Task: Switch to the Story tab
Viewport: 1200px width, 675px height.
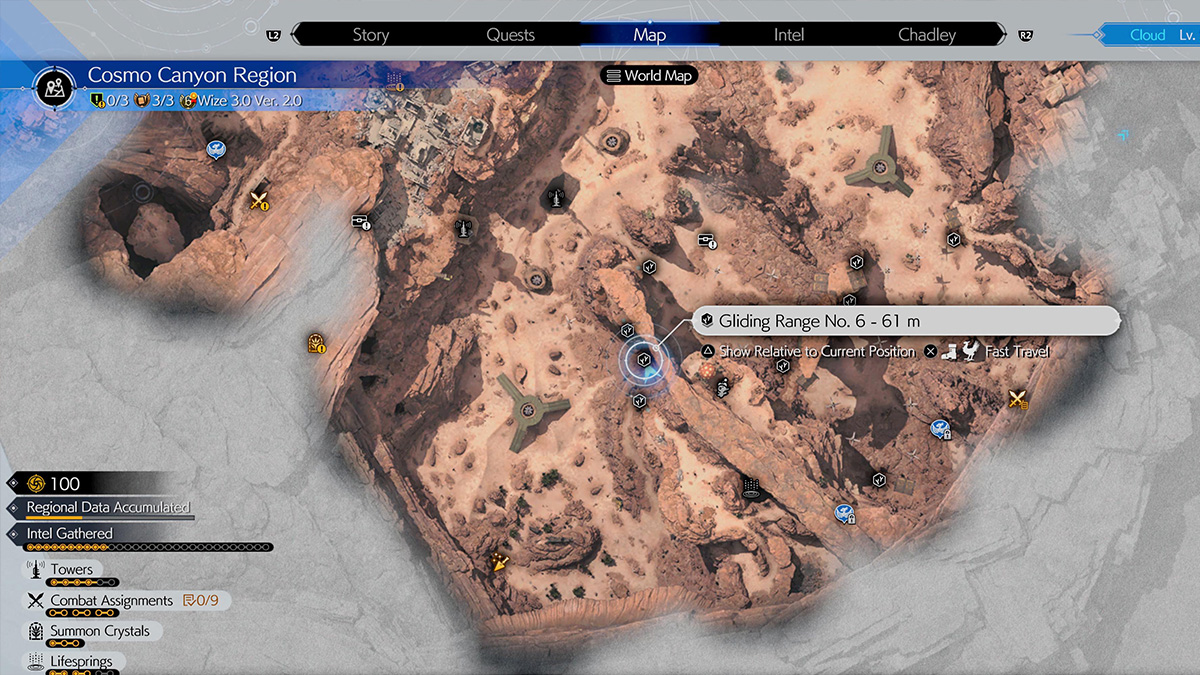Action: [370, 35]
